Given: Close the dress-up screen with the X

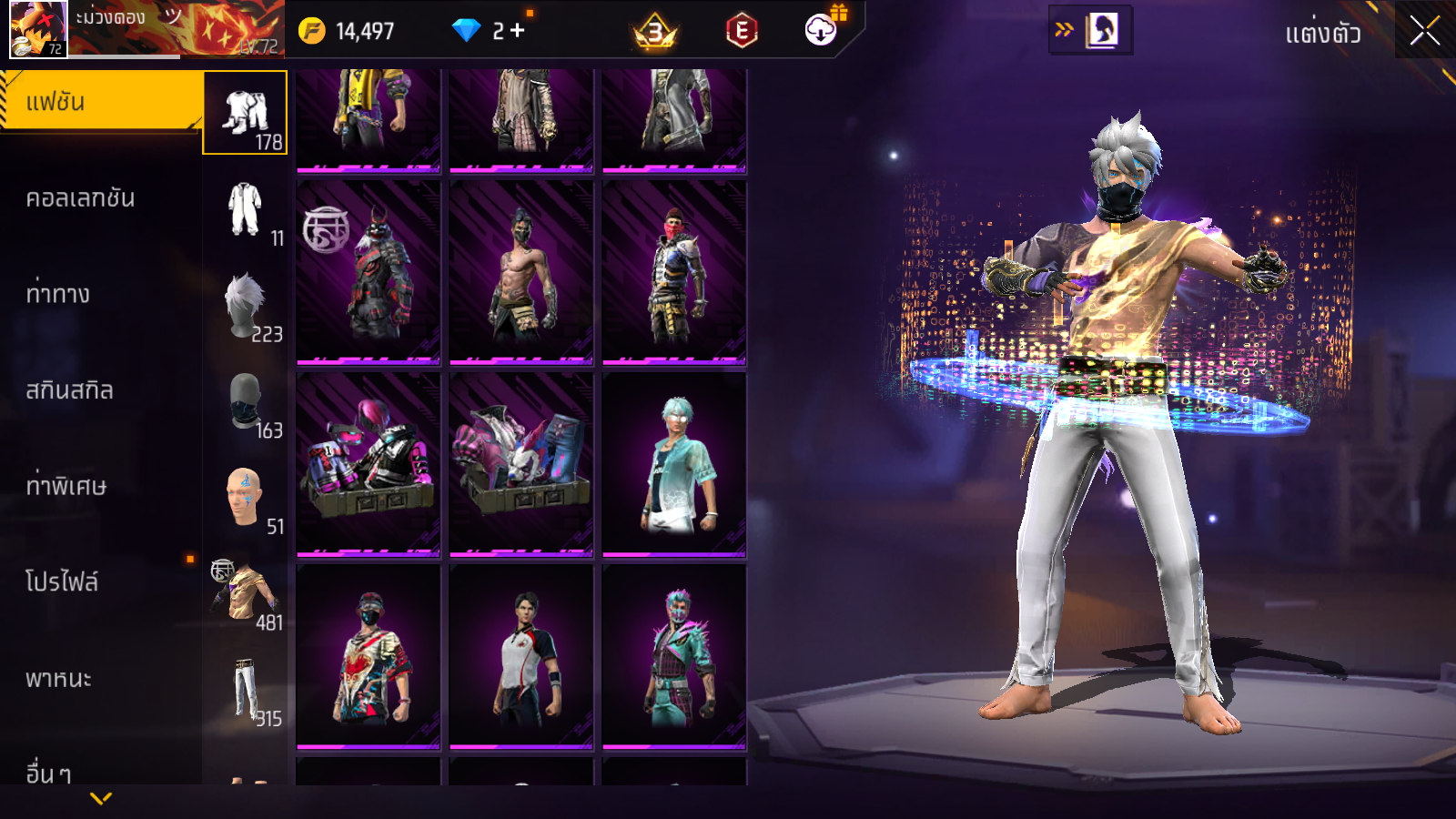Looking at the screenshot, I should click(1424, 32).
